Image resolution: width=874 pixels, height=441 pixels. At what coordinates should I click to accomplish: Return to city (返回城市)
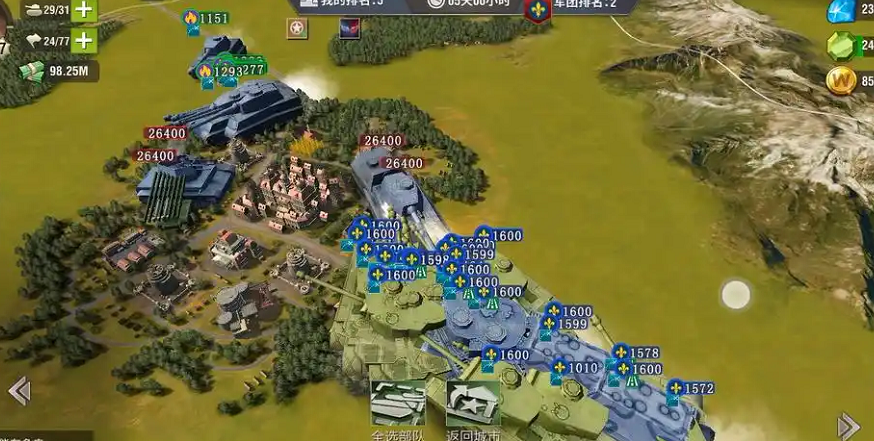pos(473,405)
